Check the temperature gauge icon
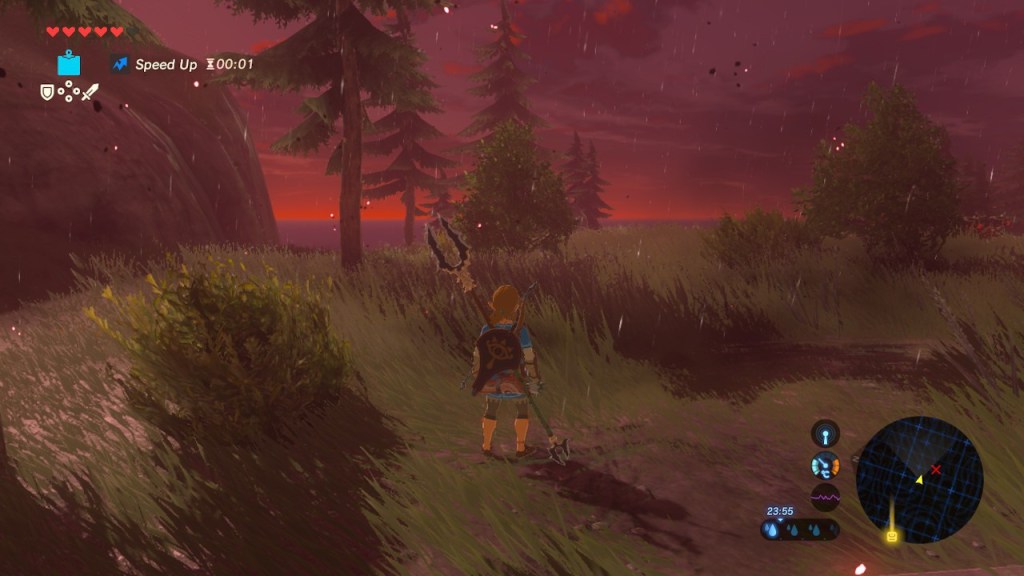The width and height of the screenshot is (1024, 576). (x=826, y=465)
